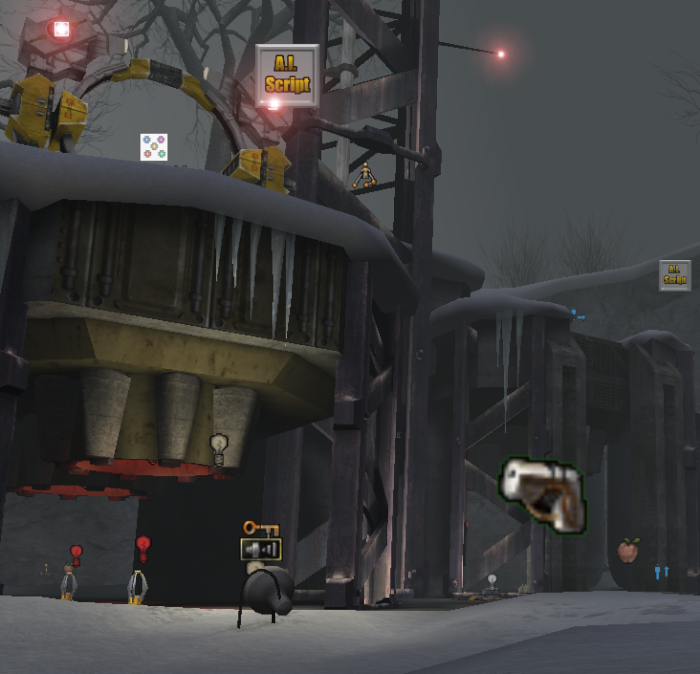
Task: Select the speaker sound emitter icon
Action: point(261,549)
